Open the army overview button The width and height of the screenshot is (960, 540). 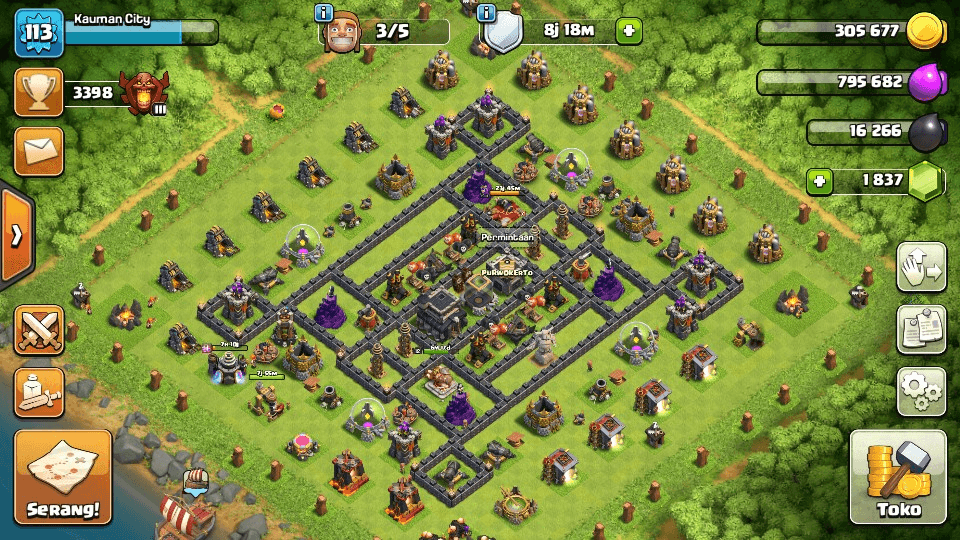pyautogui.click(x=38, y=391)
